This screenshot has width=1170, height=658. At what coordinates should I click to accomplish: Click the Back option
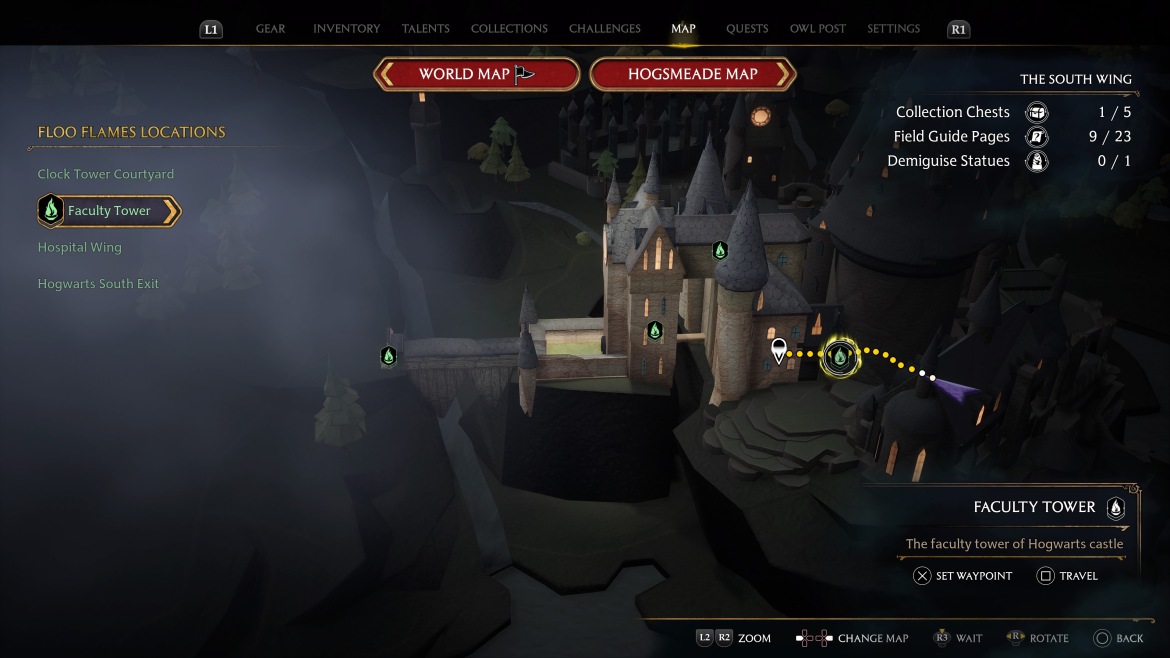pyautogui.click(x=1118, y=638)
